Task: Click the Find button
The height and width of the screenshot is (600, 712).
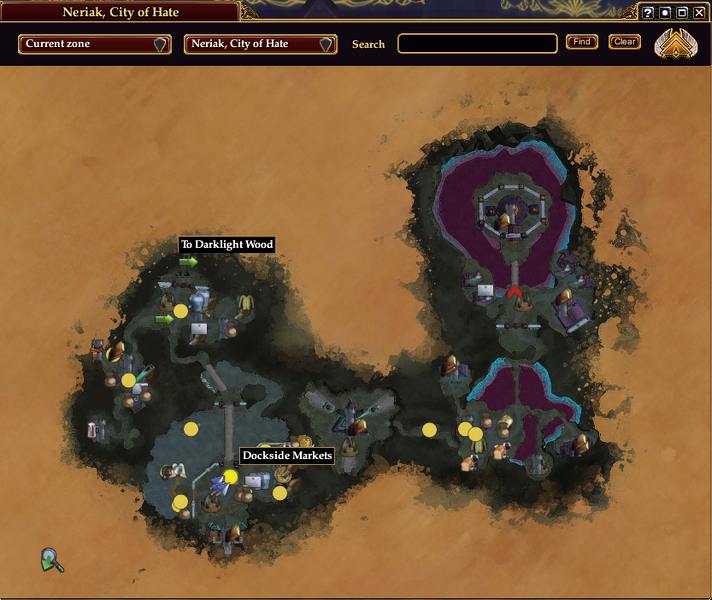Action: tap(582, 42)
